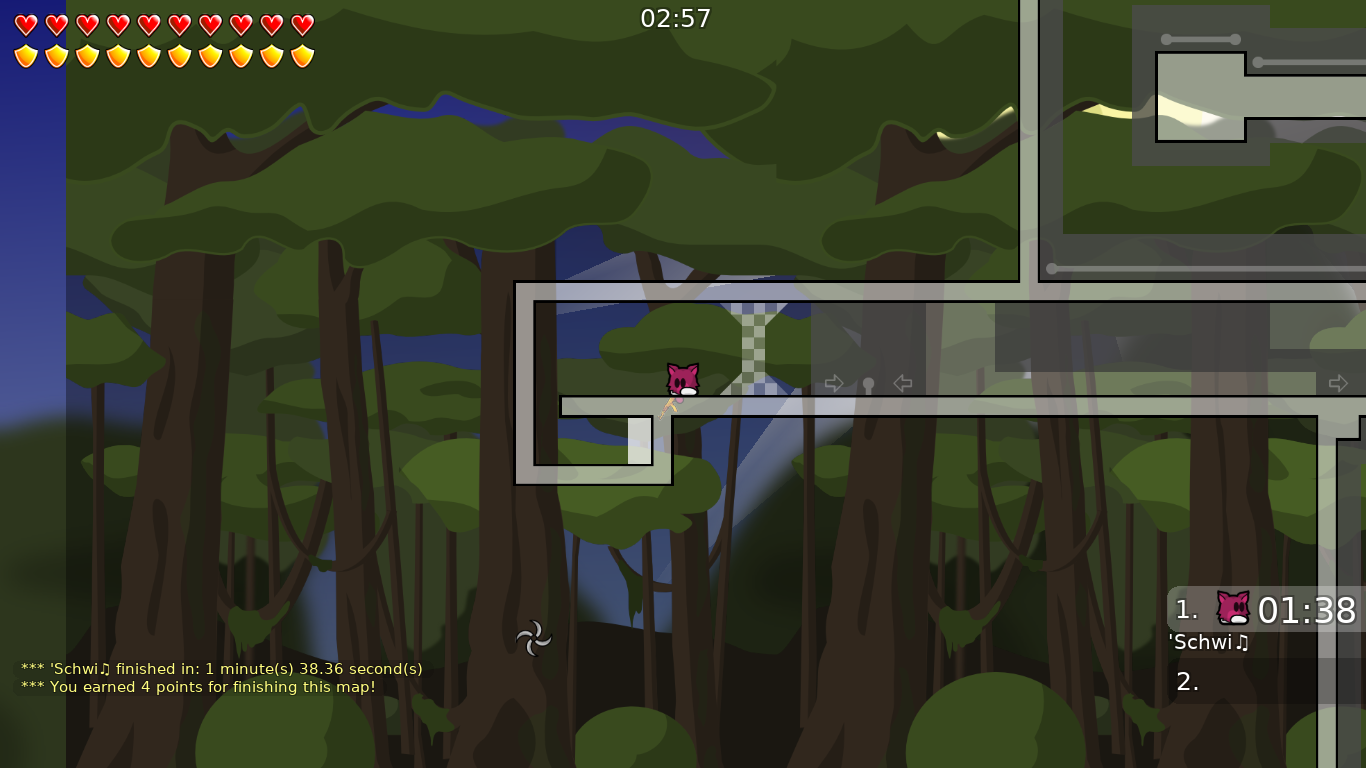
Task: Click the far-right arrow marker at screen edge
Action: pos(1339,383)
